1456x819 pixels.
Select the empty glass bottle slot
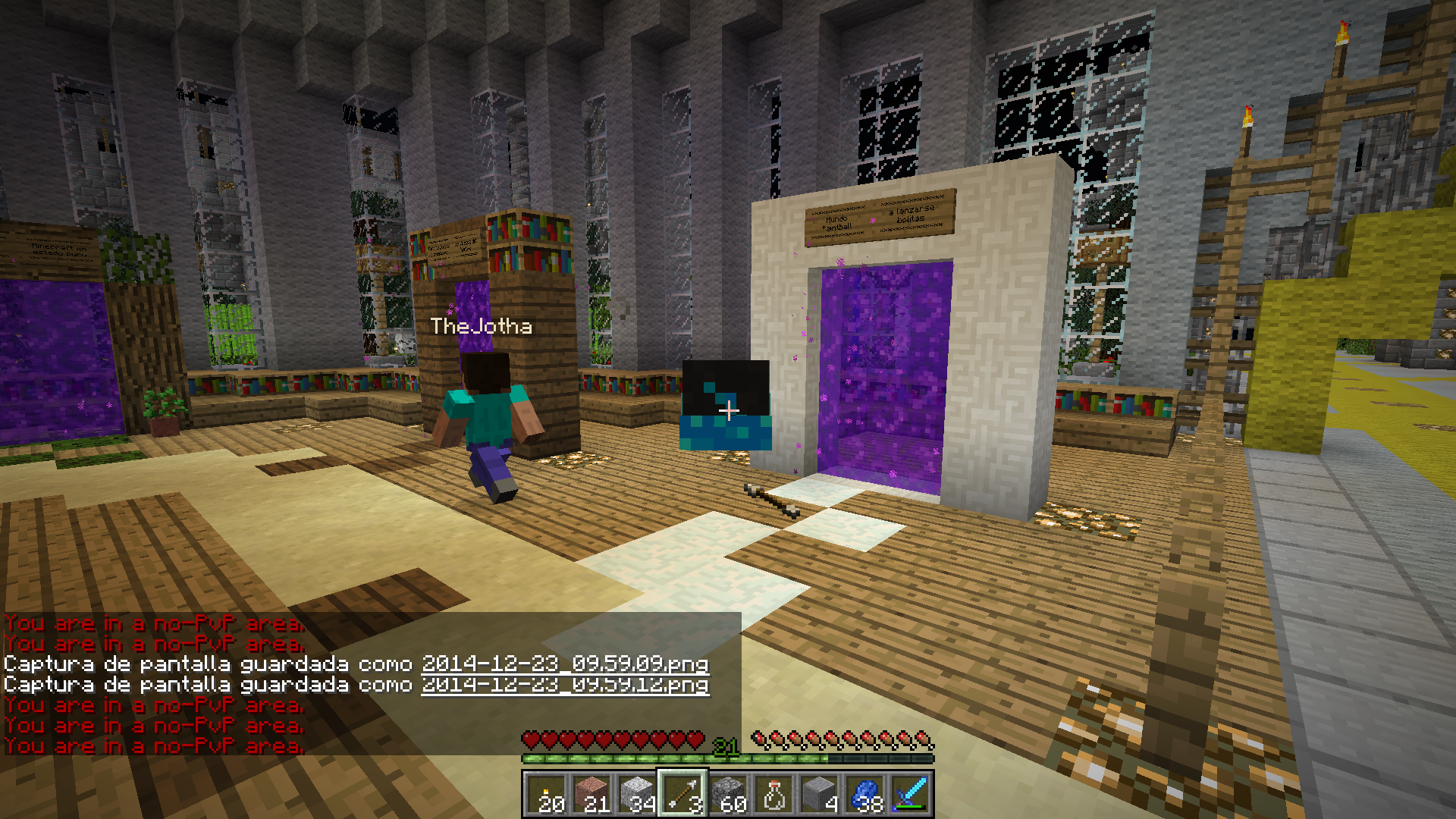tap(773, 794)
